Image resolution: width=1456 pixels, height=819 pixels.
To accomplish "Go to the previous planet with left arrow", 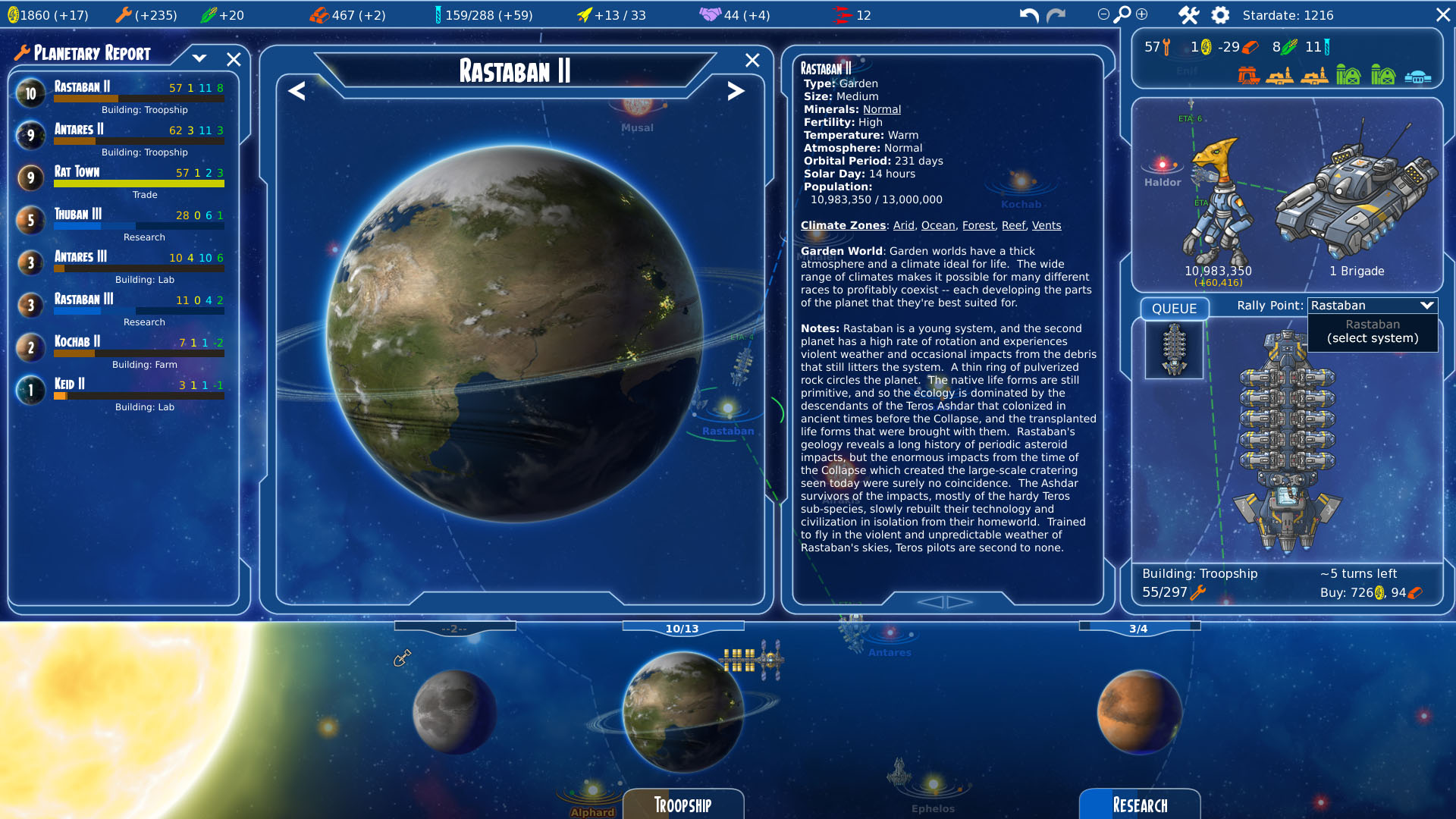I will [297, 91].
